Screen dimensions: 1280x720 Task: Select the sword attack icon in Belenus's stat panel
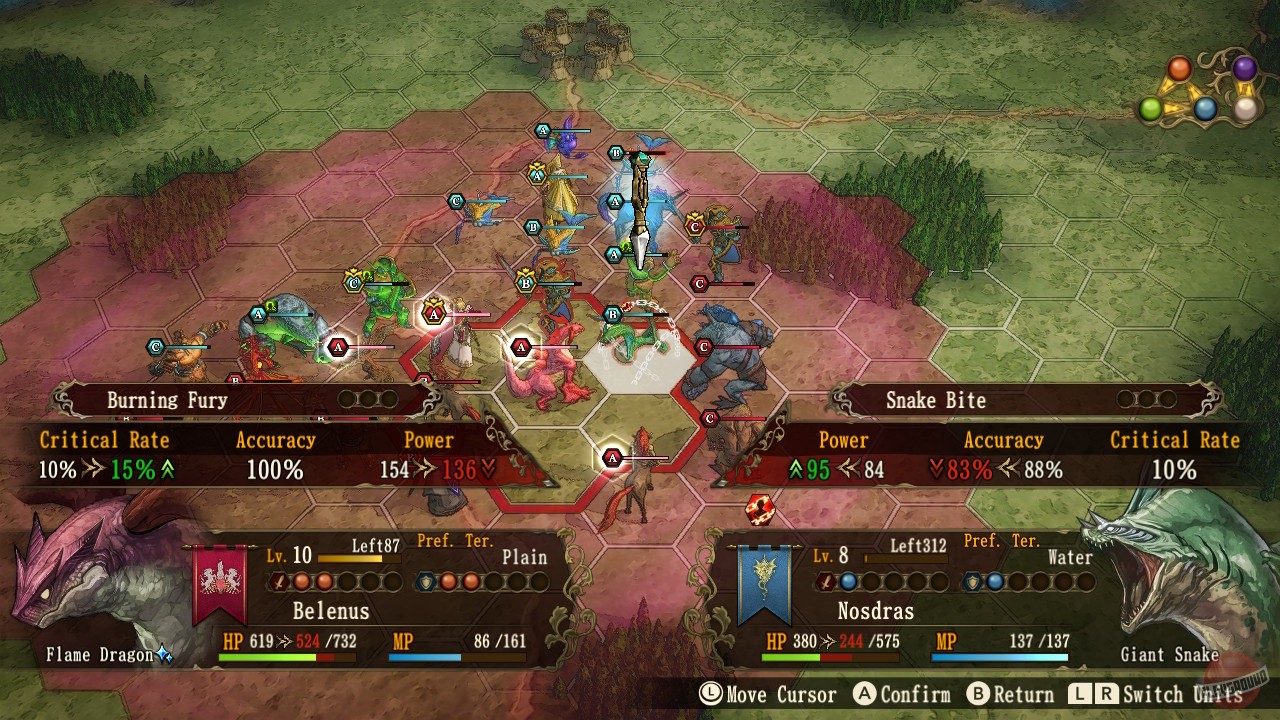point(279,581)
